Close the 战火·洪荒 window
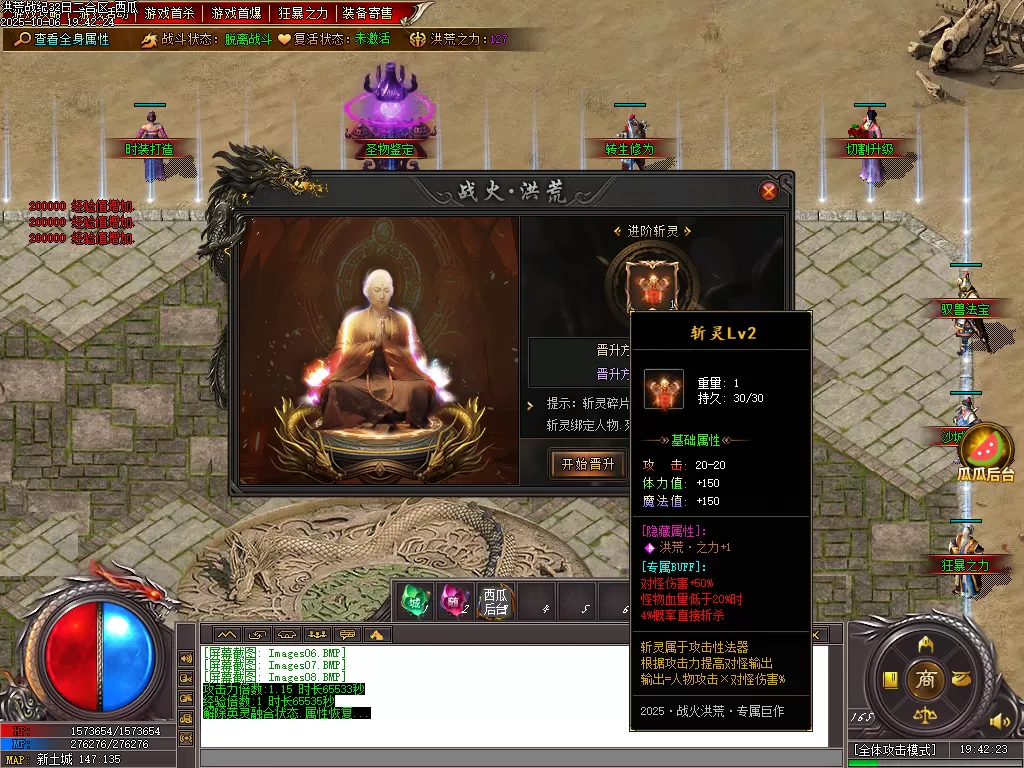 click(x=769, y=191)
